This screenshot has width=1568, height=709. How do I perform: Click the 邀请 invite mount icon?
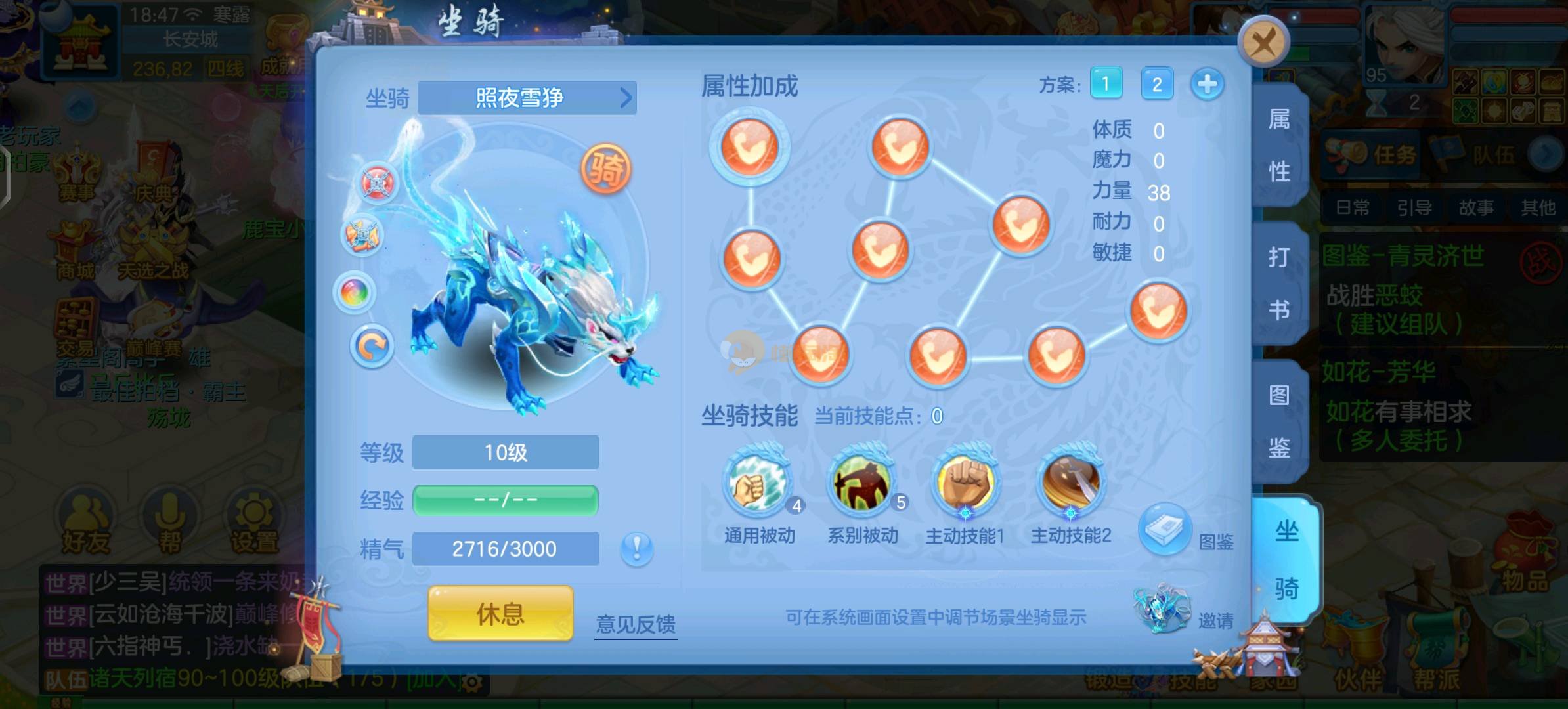click(1162, 609)
